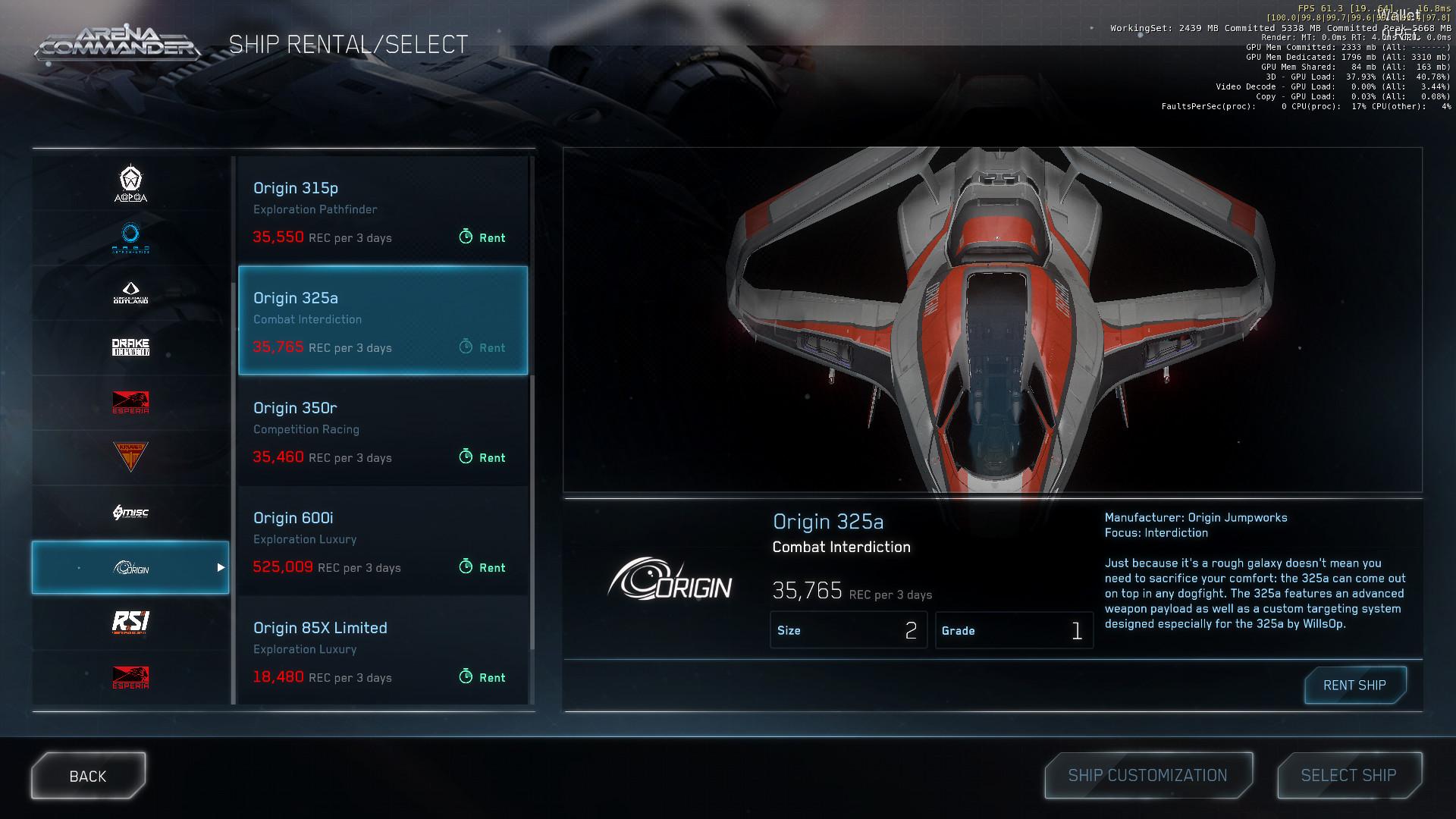Click the Rent timer icon for Origin 350r
This screenshot has width=1456, height=819.
click(466, 457)
